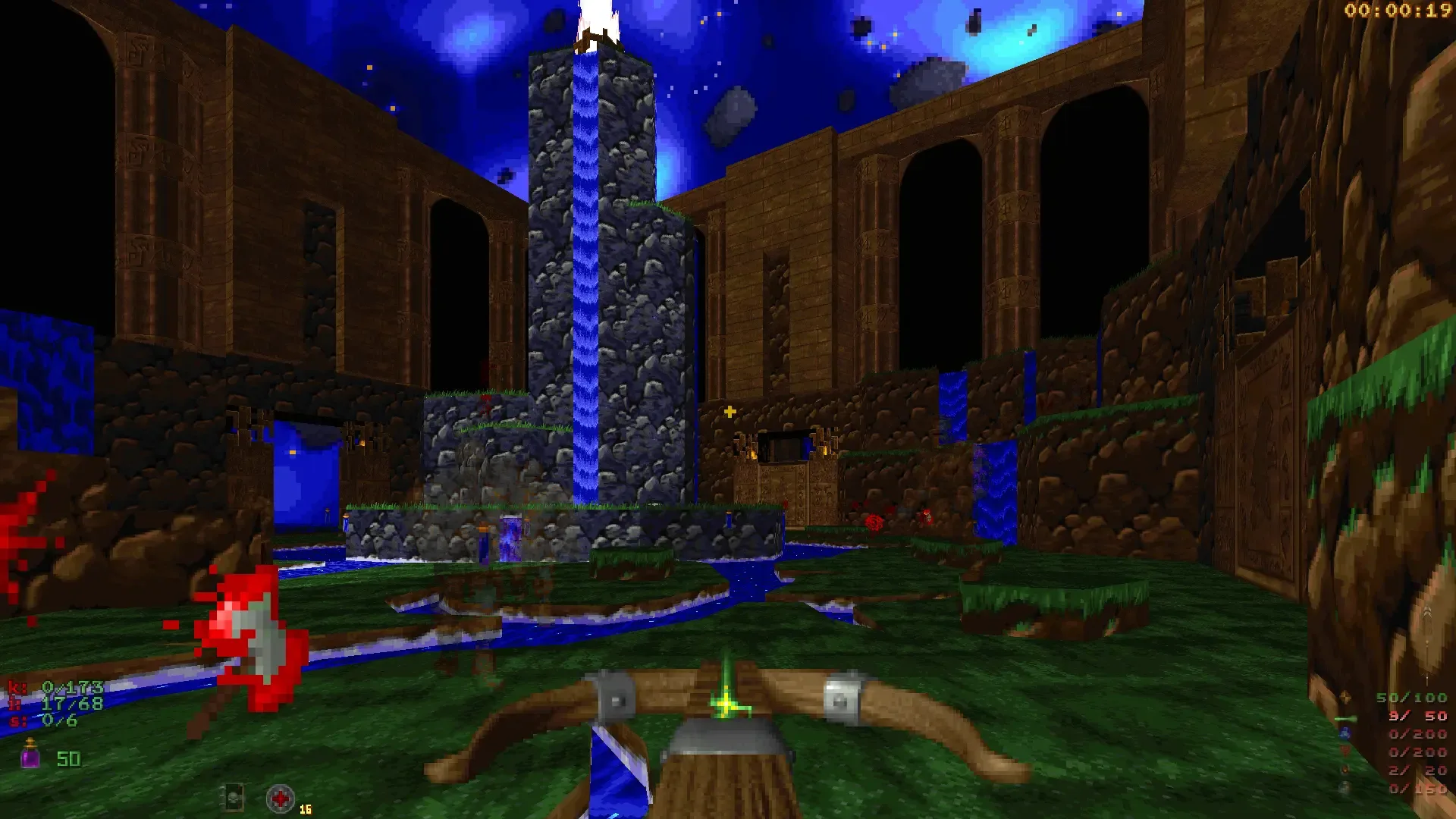The width and height of the screenshot is (1456, 819).
Task: Click the orange fire orb ammo icon
Action: [x=1345, y=769]
